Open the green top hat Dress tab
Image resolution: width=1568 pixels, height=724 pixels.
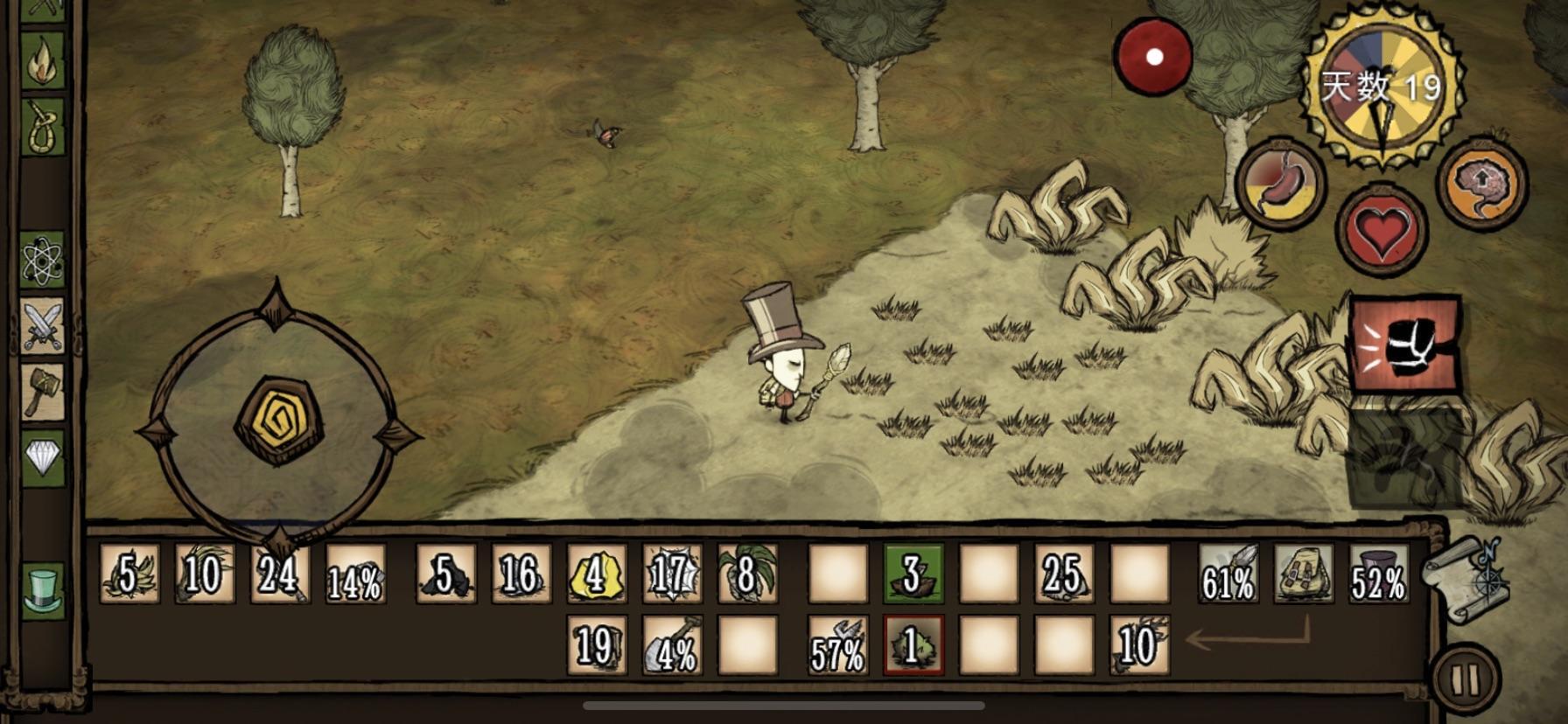(x=43, y=590)
